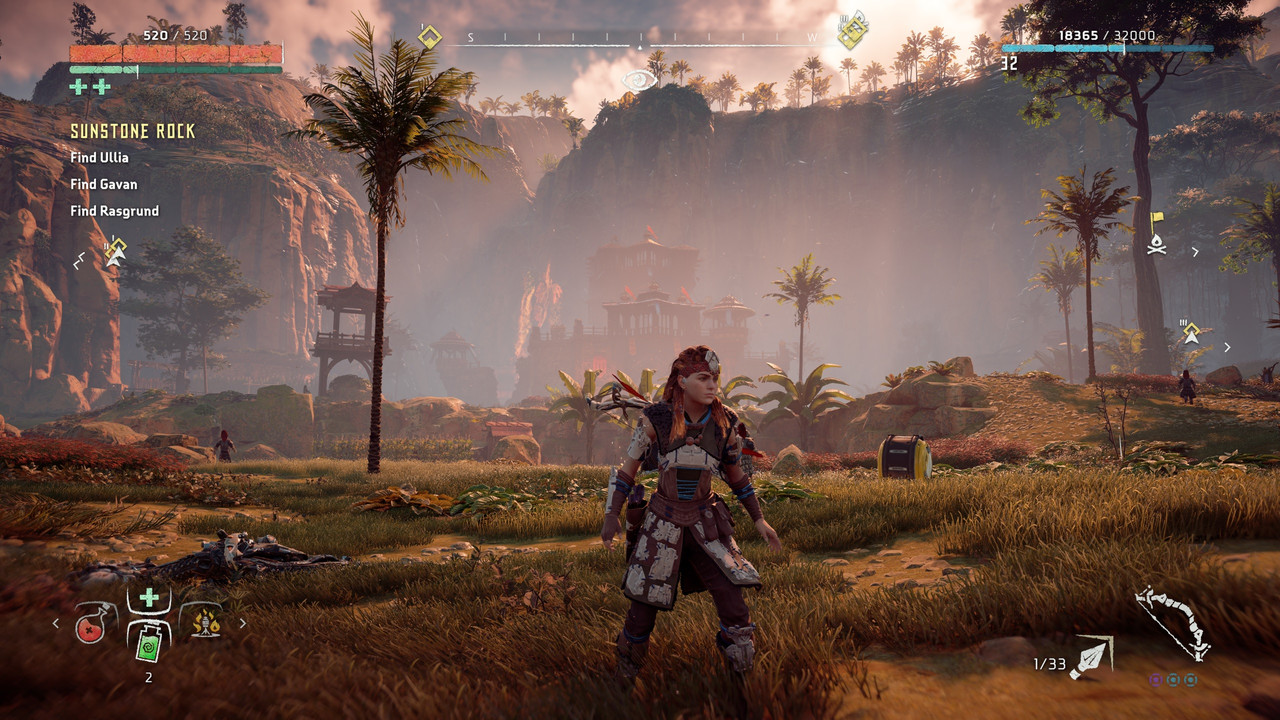
Task: Cycle quick tools with the right arrow
Action: [x=242, y=623]
